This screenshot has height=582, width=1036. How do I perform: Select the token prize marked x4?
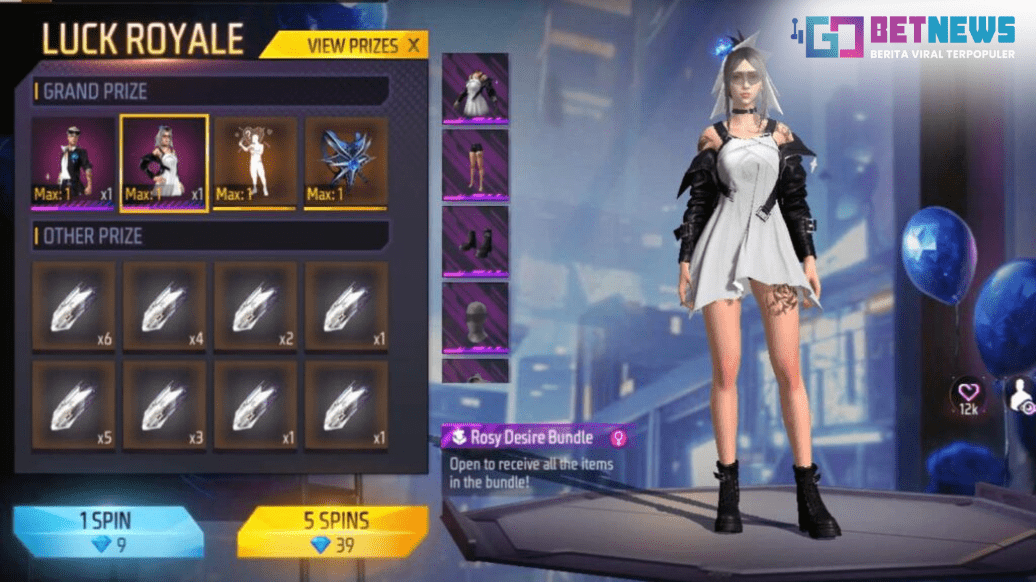[x=164, y=306]
